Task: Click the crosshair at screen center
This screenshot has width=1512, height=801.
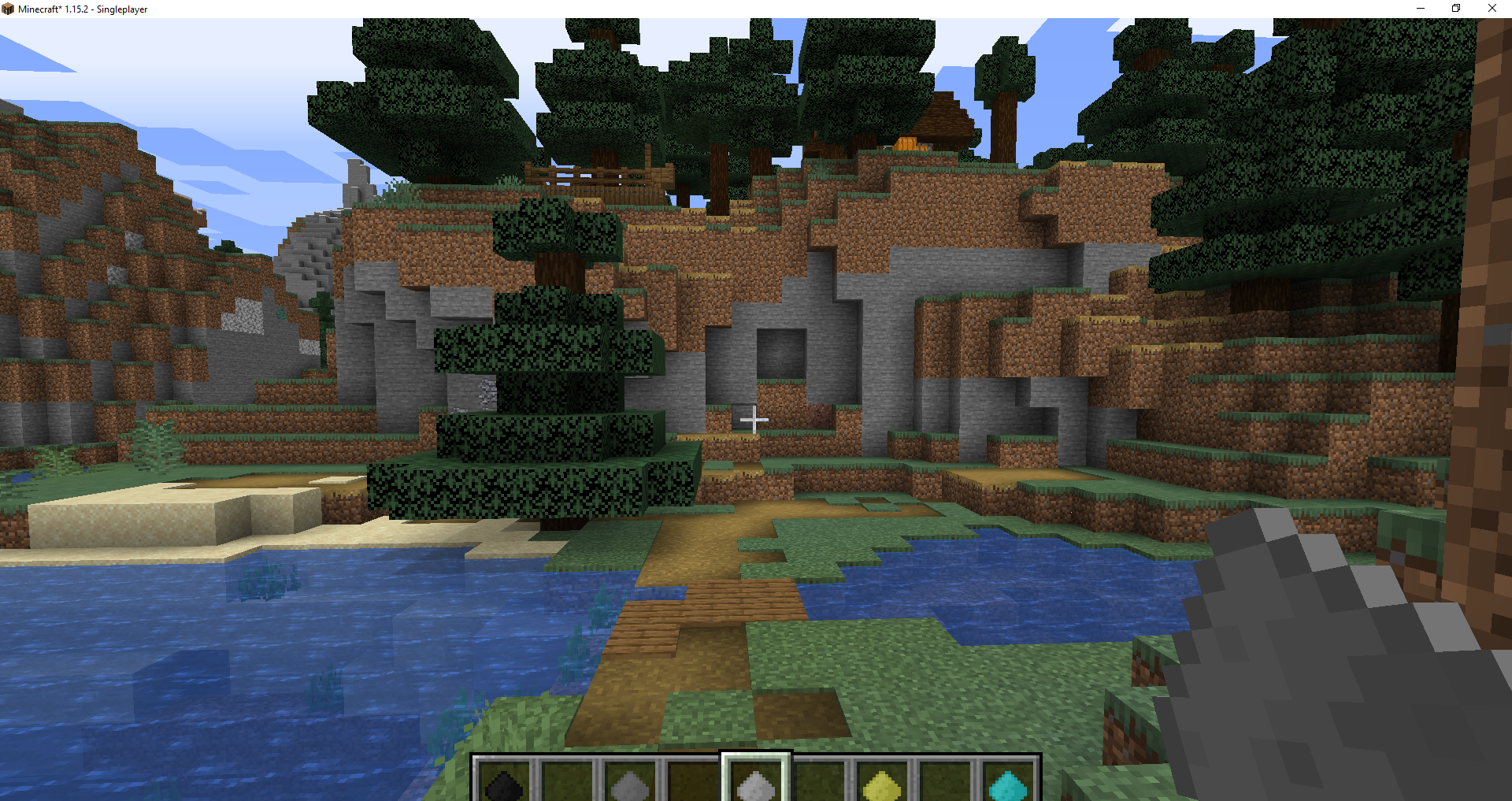Action: coord(753,421)
